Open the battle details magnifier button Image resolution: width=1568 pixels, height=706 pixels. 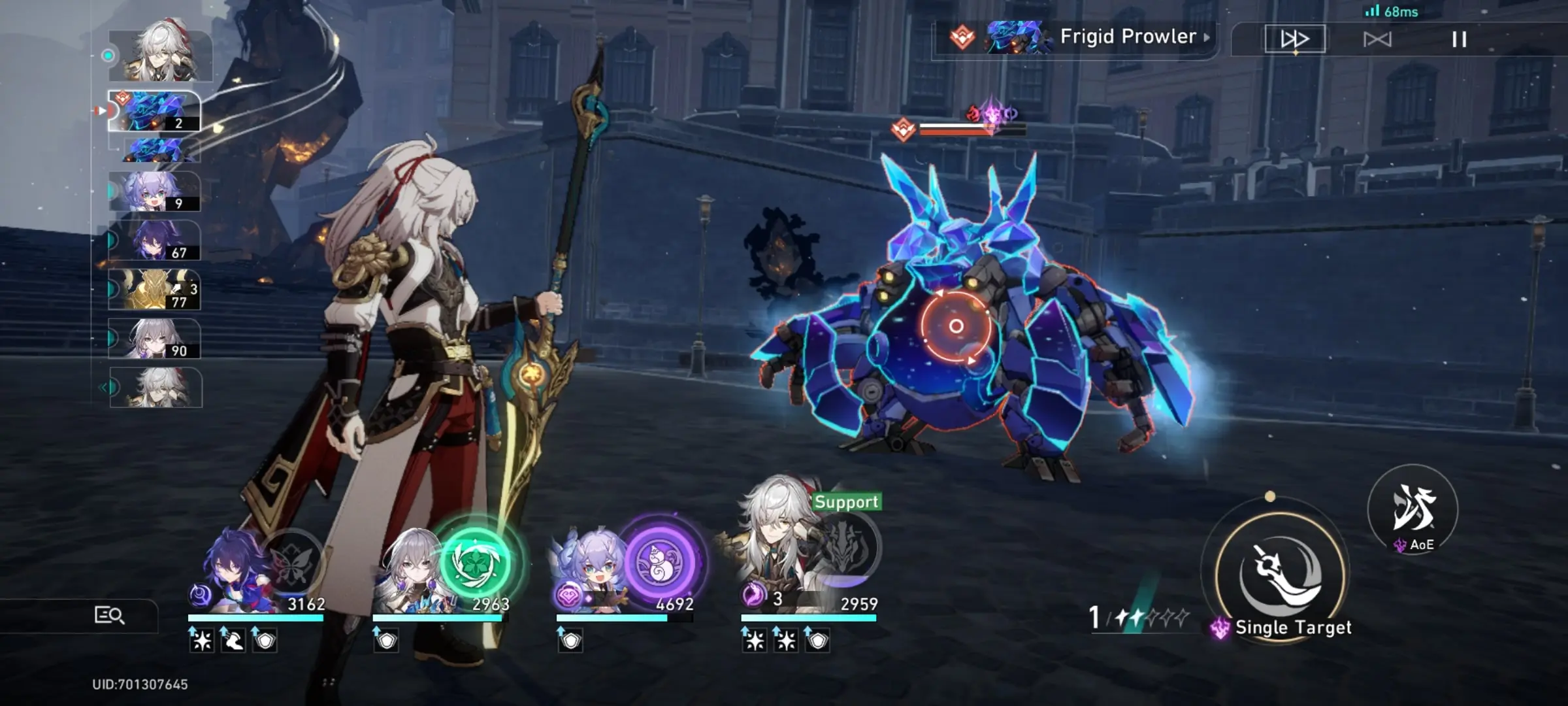click(x=110, y=615)
